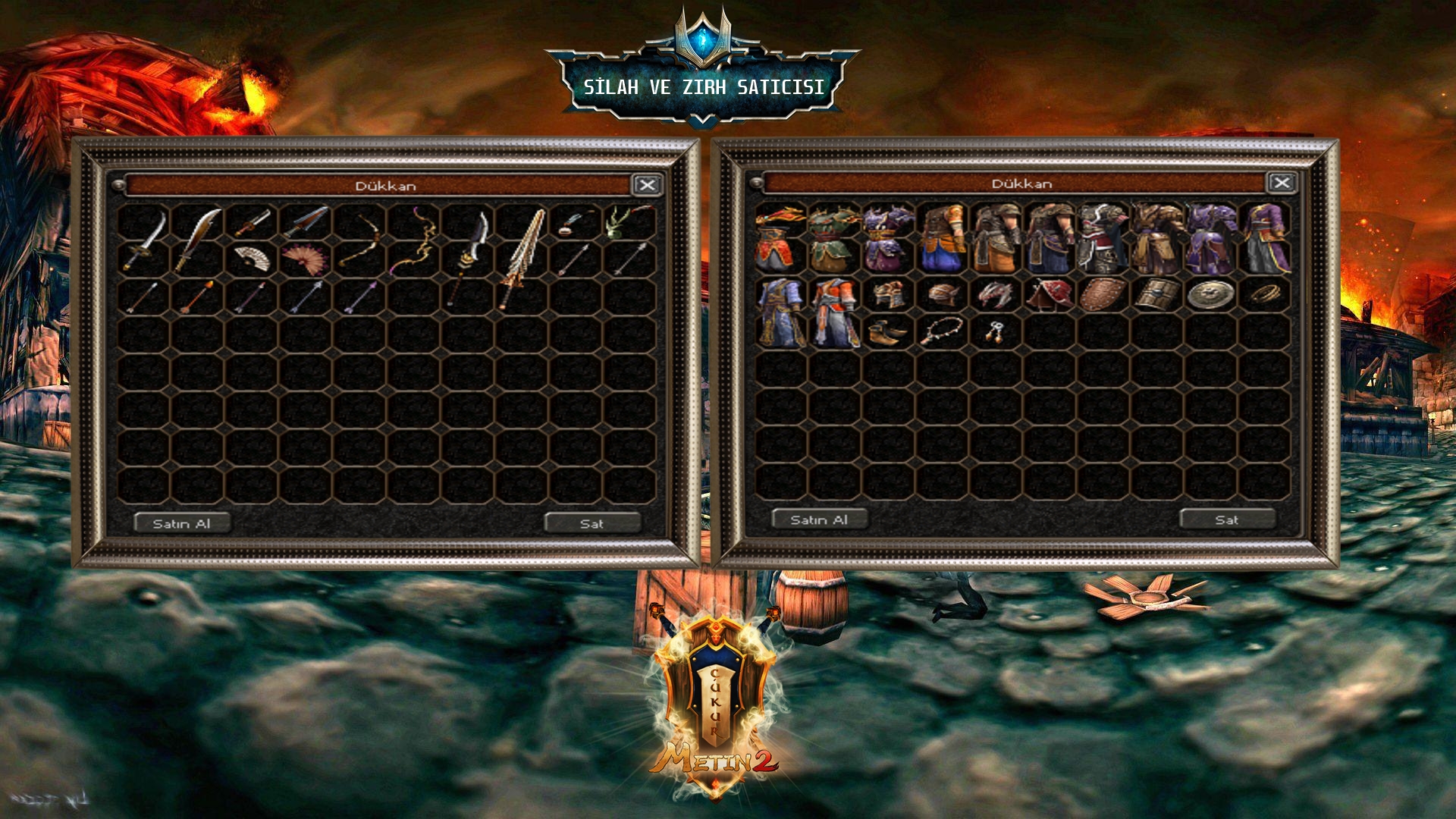The width and height of the screenshot is (1456, 819).
Task: Pick the pink feather fan
Action: click(x=305, y=259)
